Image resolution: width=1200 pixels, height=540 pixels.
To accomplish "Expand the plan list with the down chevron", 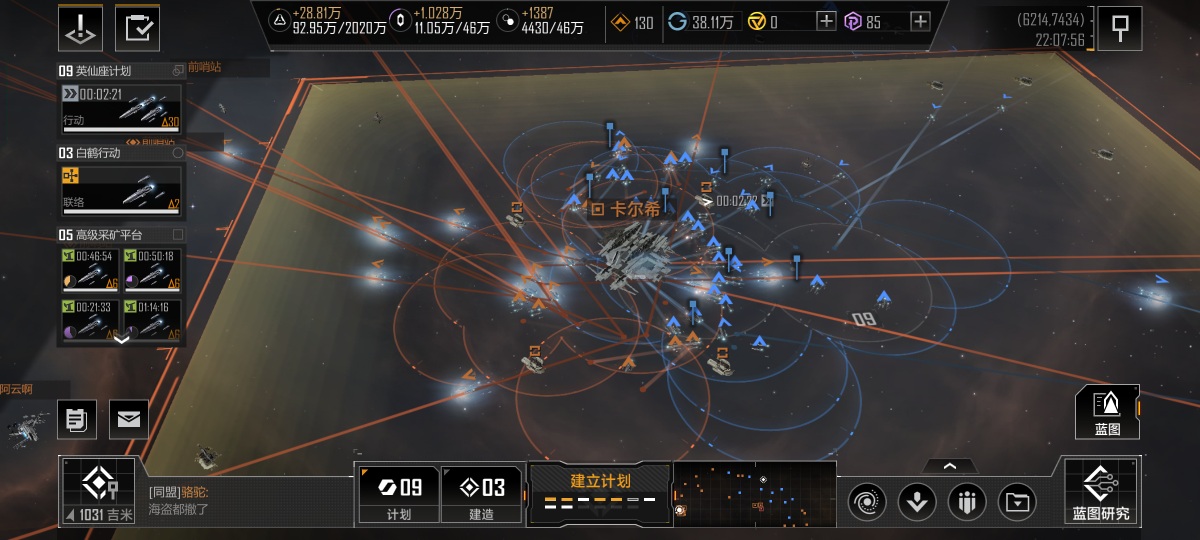I will [x=122, y=339].
